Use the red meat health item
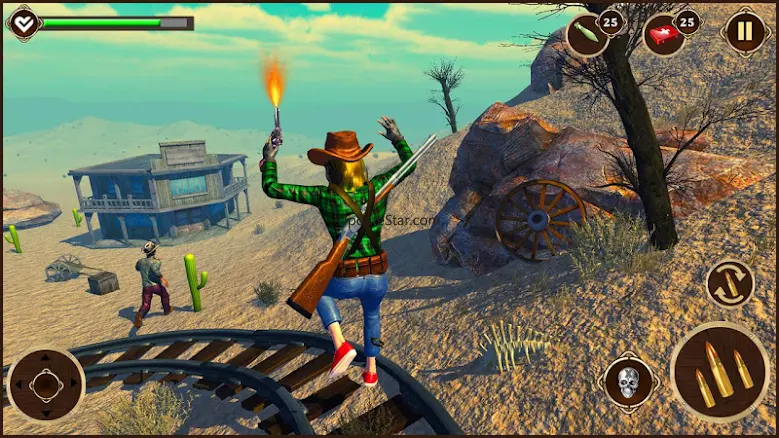Viewport: 779px width, 438px height. [665, 36]
